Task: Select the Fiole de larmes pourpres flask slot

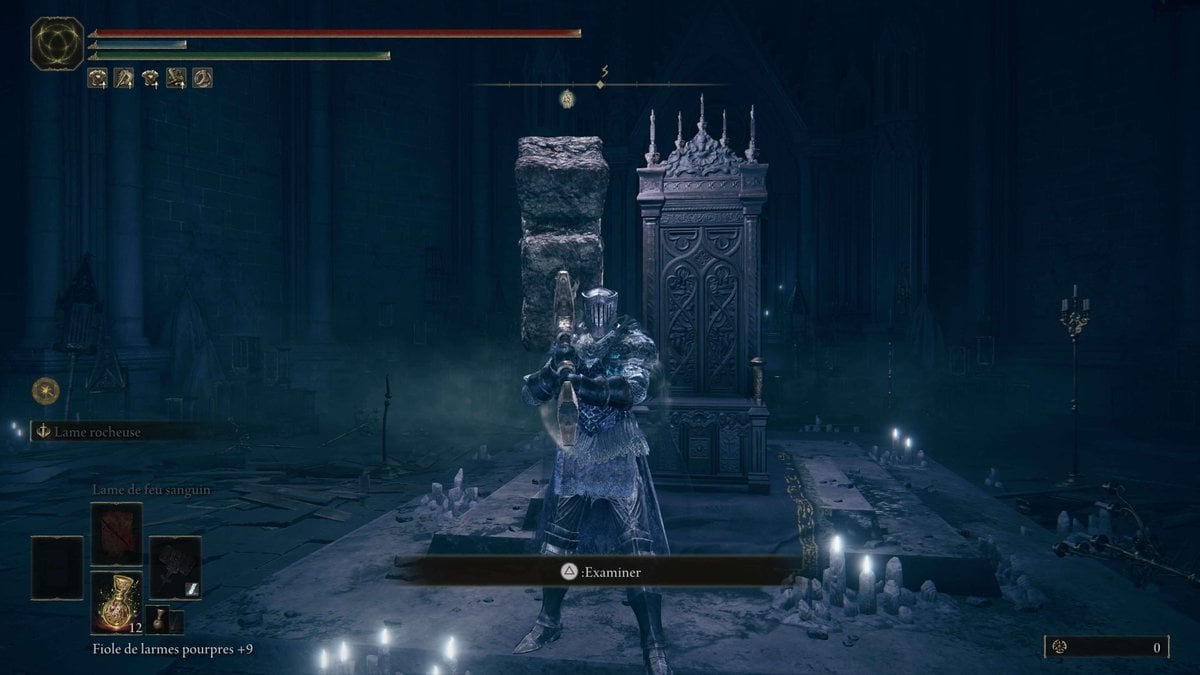Action: (x=116, y=603)
